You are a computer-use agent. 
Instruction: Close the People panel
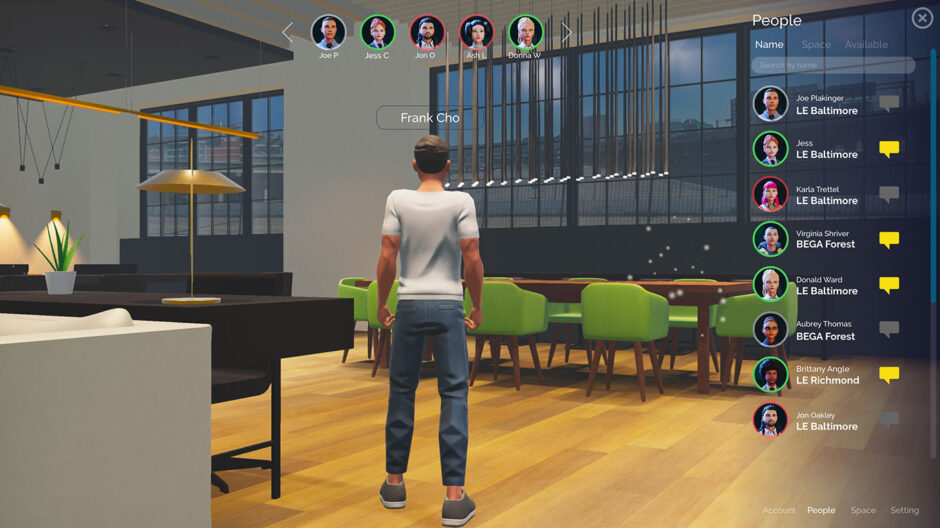click(922, 18)
